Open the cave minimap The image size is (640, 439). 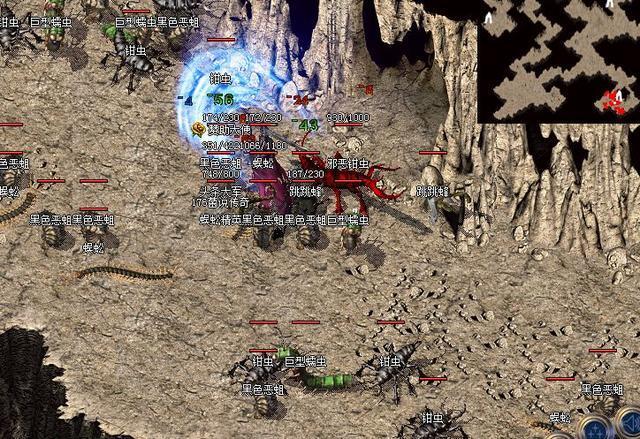tap(558, 60)
